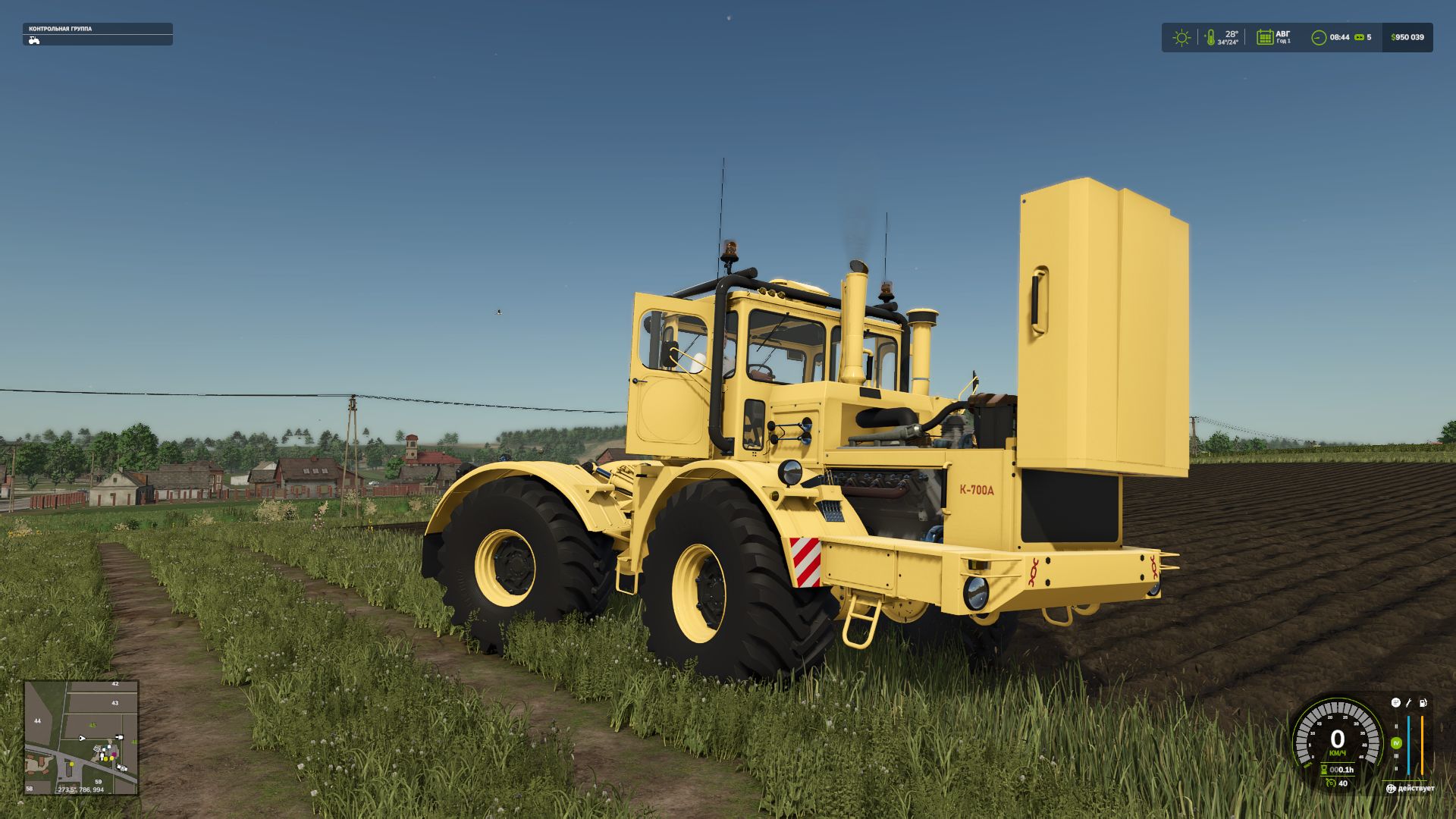Screen dimensions: 1456x819
Task: Click the fuel pump icon
Action: (x=1423, y=703)
